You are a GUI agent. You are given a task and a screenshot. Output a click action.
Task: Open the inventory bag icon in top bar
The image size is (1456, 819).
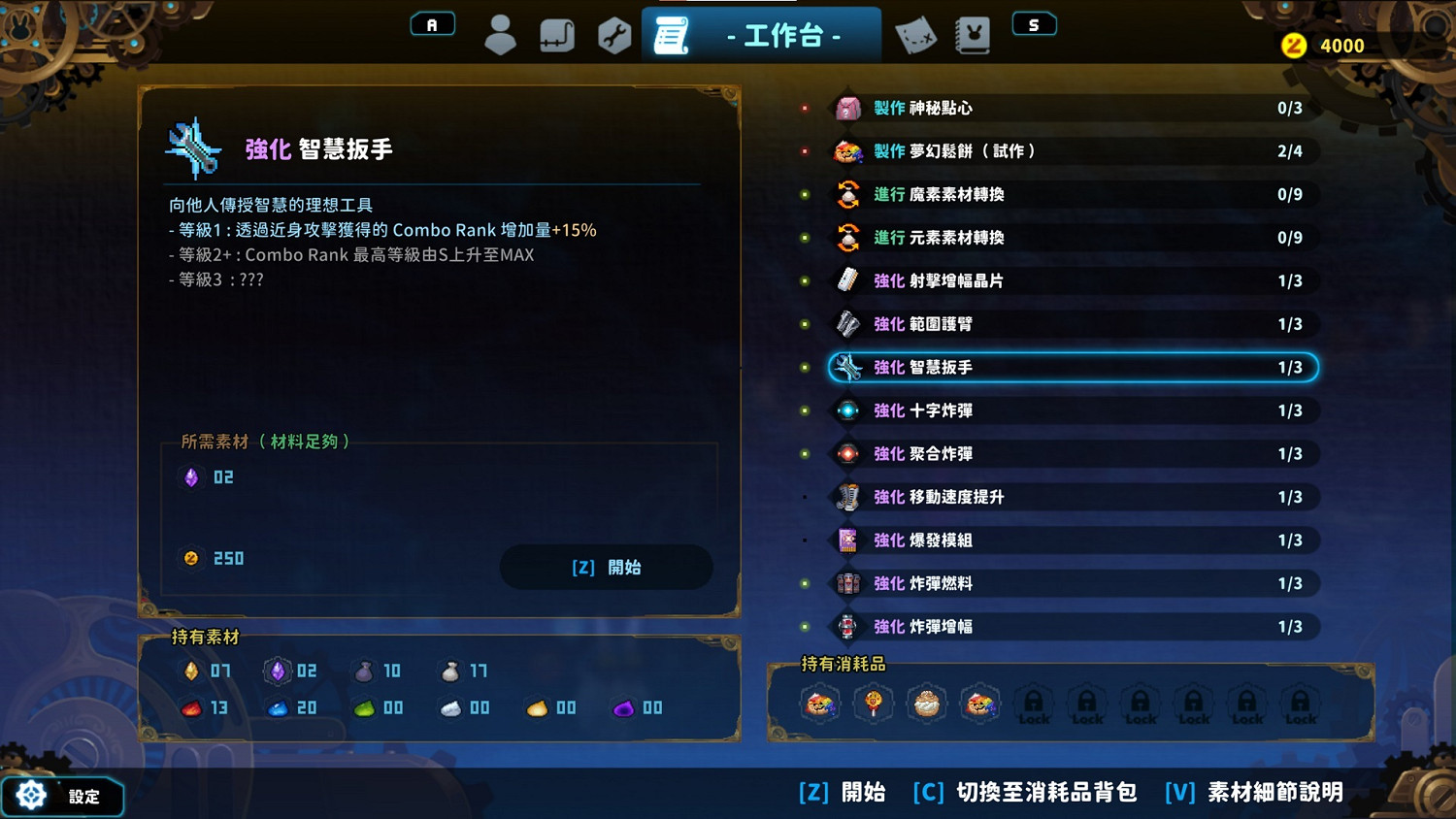557,33
